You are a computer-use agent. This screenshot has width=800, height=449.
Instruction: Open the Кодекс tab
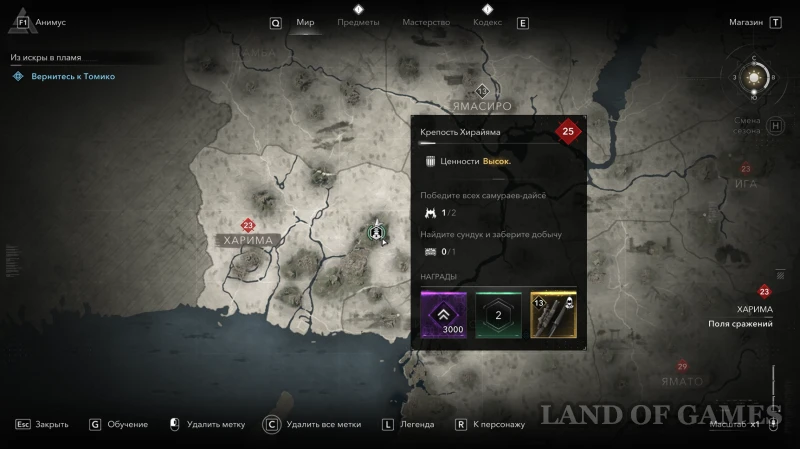(x=486, y=22)
